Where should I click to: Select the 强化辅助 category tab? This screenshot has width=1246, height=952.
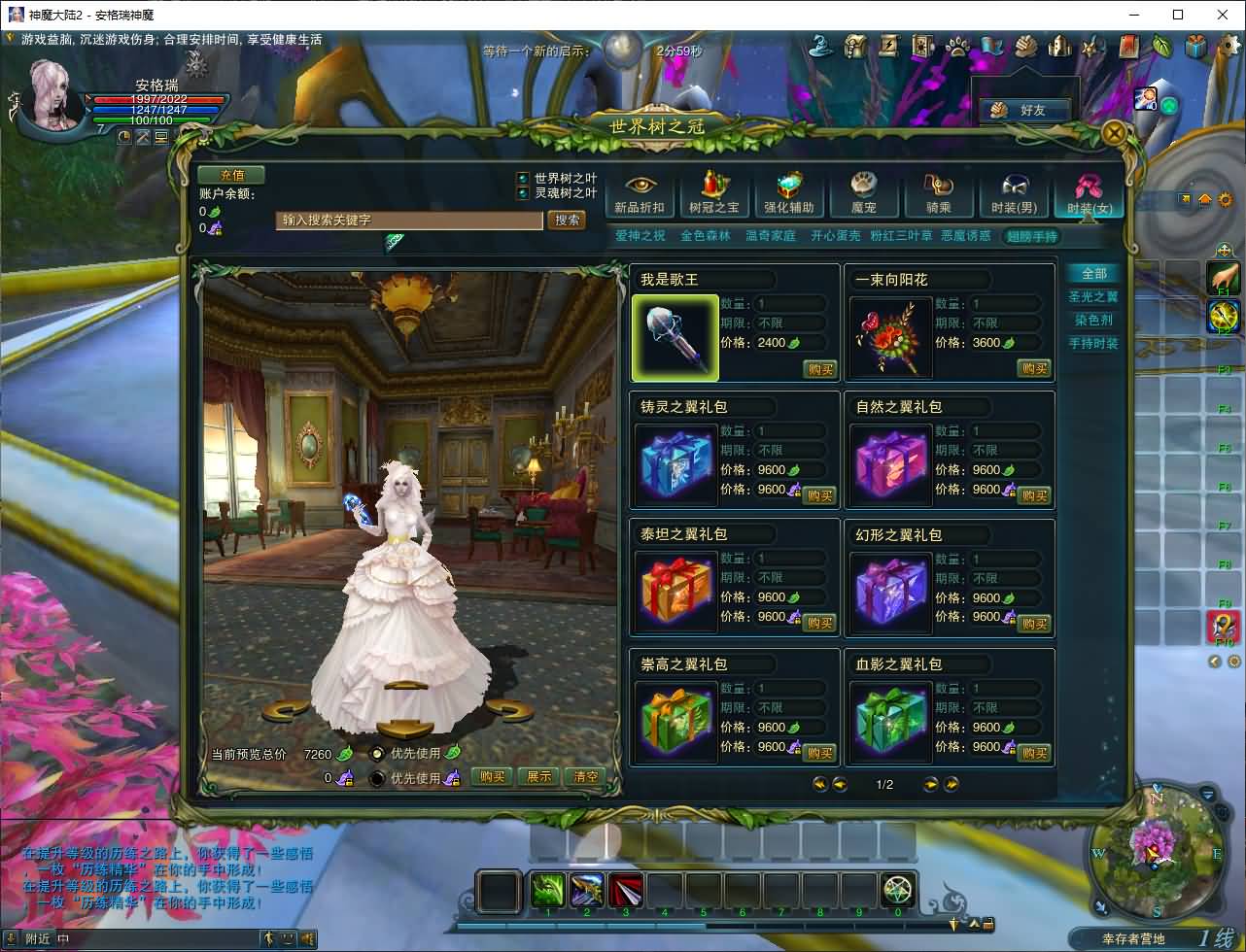(x=788, y=194)
